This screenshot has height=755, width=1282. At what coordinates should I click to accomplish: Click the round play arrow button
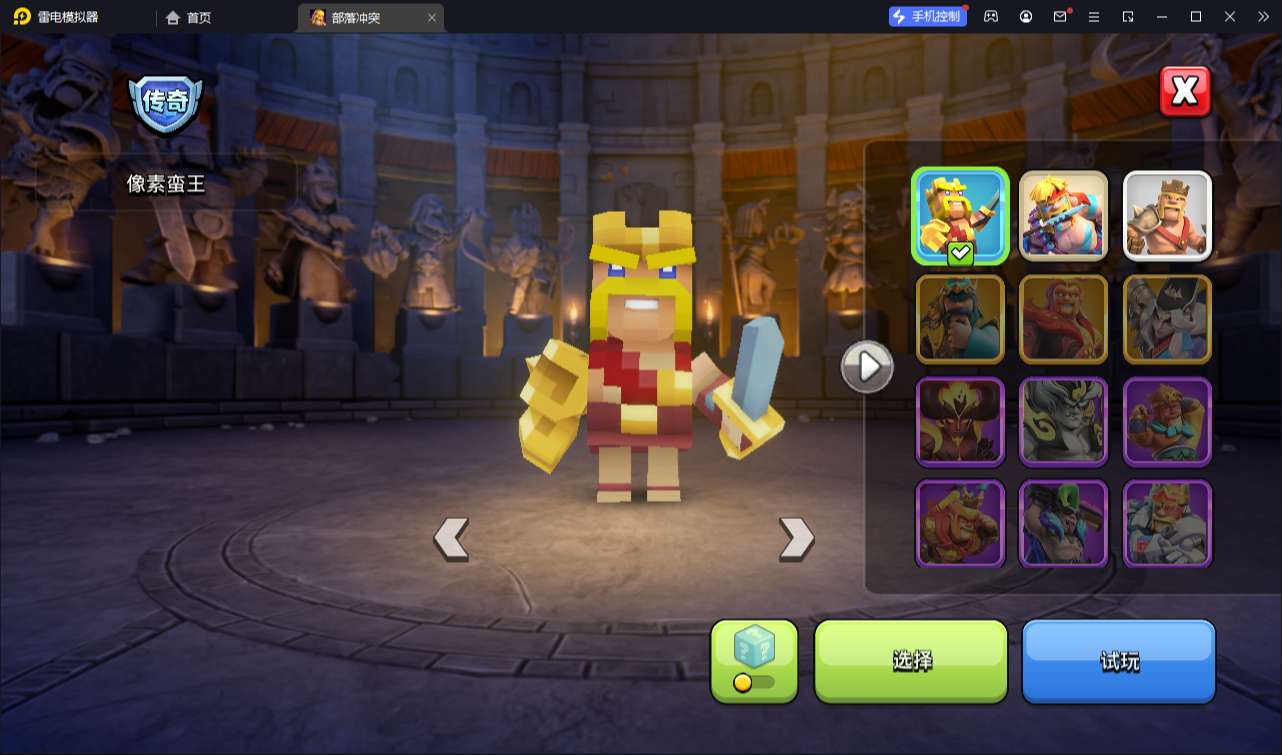tap(867, 367)
